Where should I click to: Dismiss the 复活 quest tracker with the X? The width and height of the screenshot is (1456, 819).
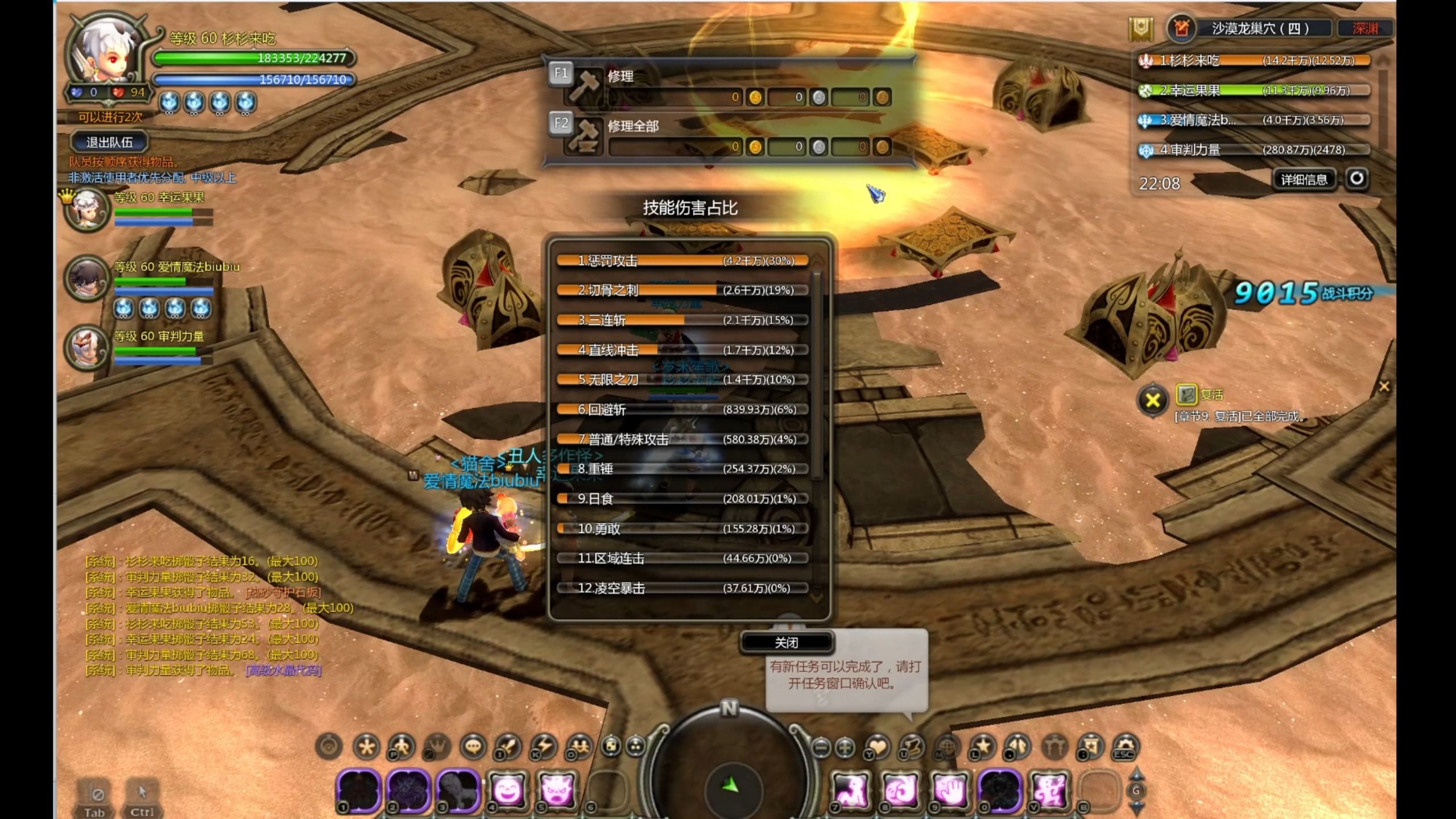click(x=1153, y=400)
